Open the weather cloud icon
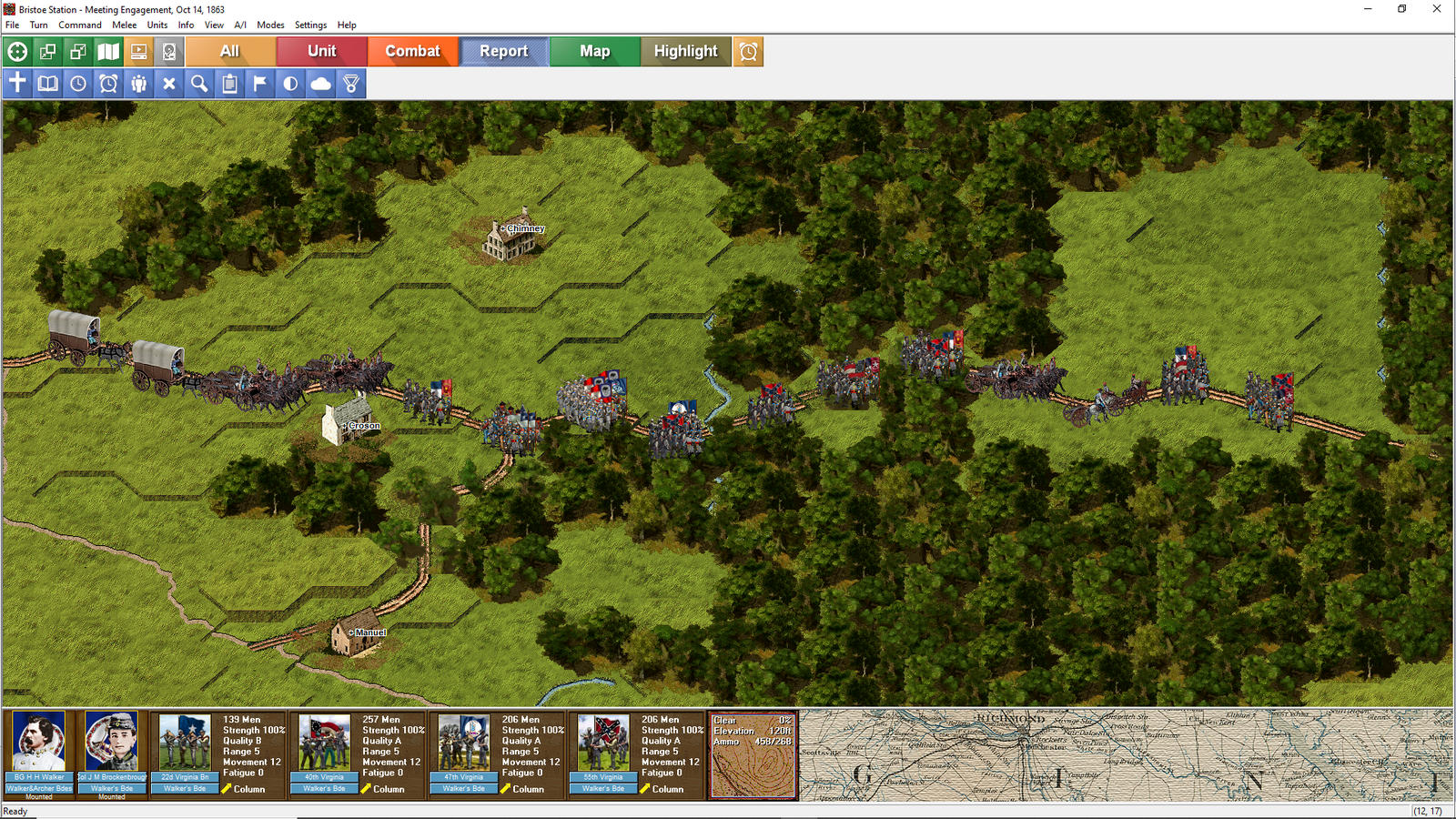1456x819 pixels. (319, 84)
